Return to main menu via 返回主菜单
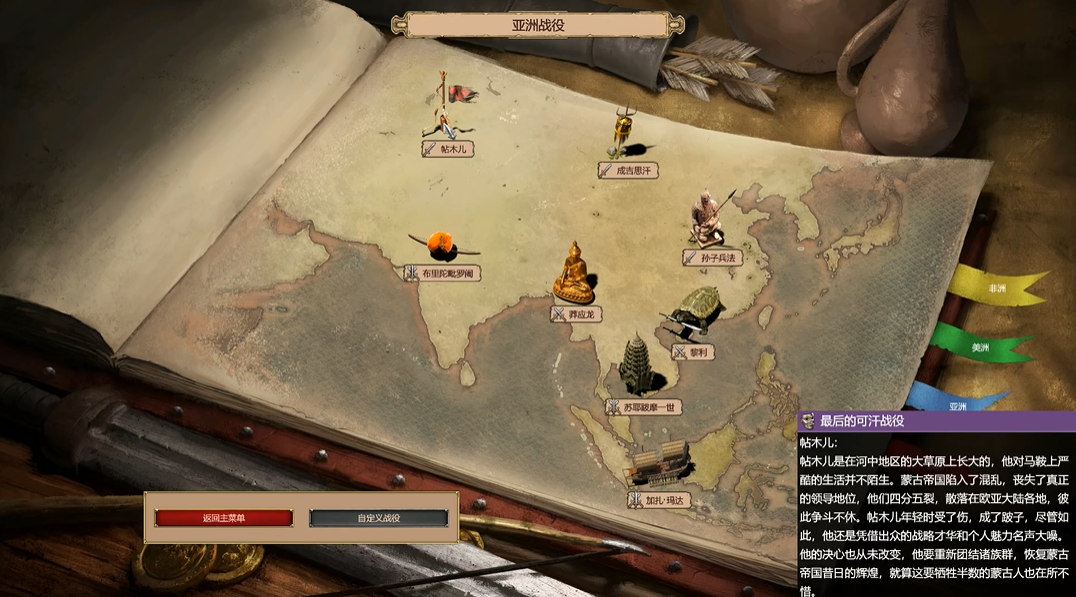 (x=223, y=518)
